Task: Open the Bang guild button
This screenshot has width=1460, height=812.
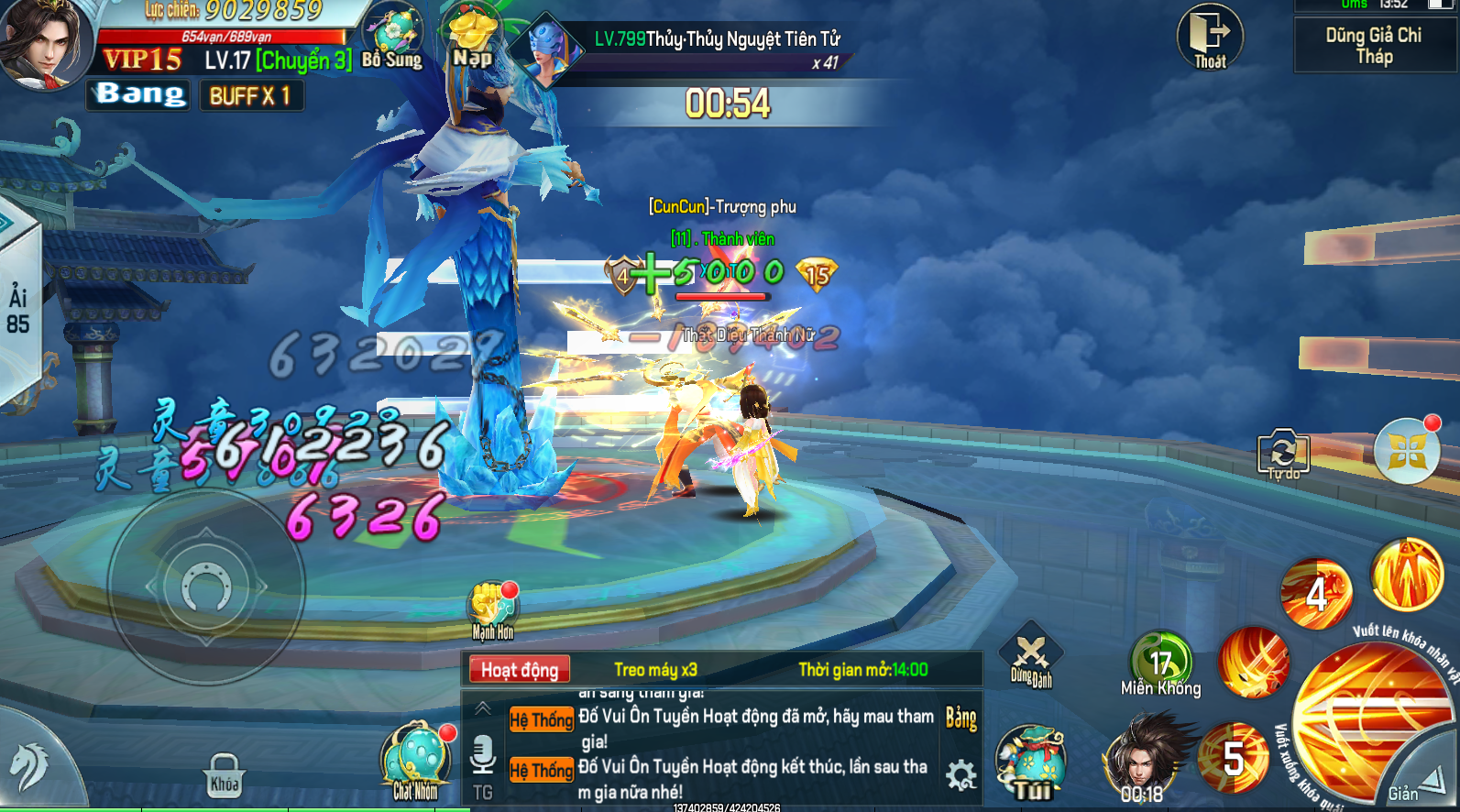Action: pyautogui.click(x=139, y=94)
